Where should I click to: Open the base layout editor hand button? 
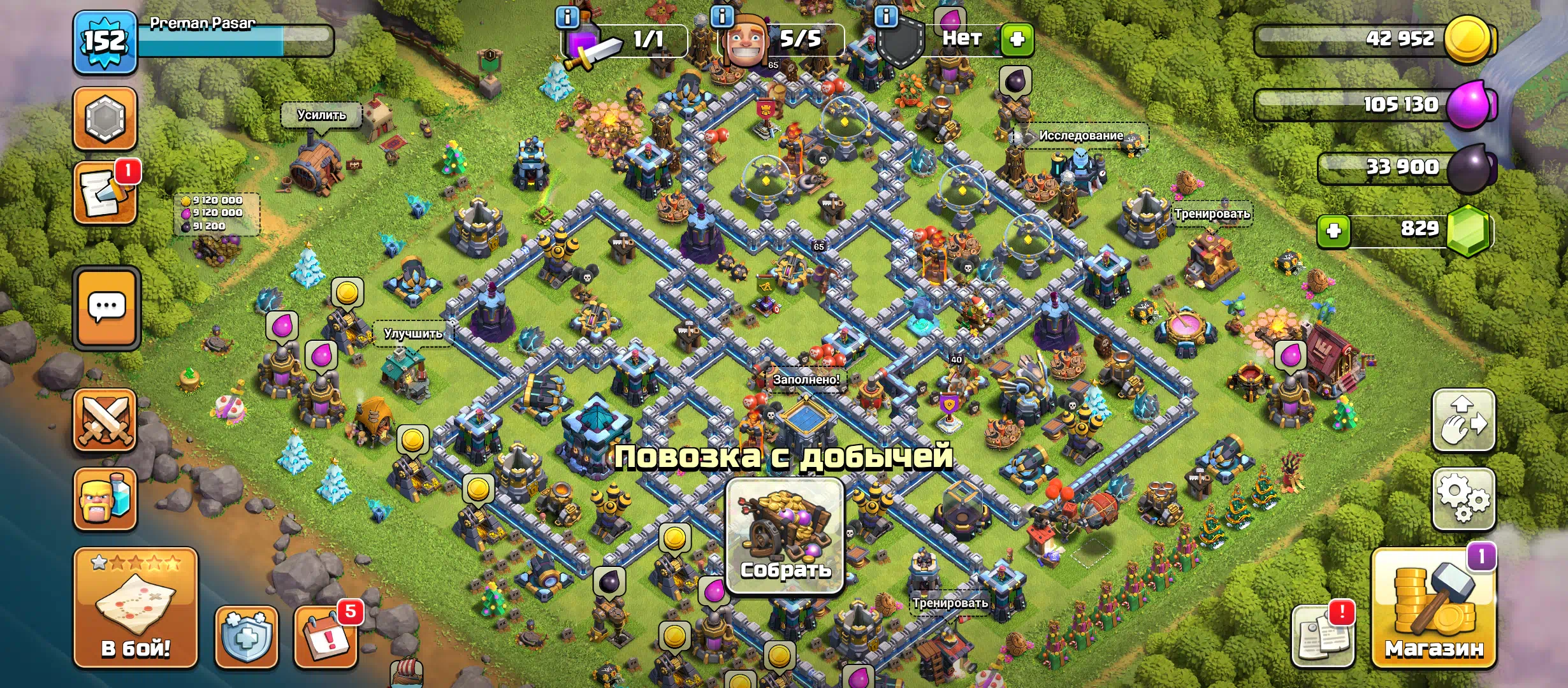point(1463,420)
